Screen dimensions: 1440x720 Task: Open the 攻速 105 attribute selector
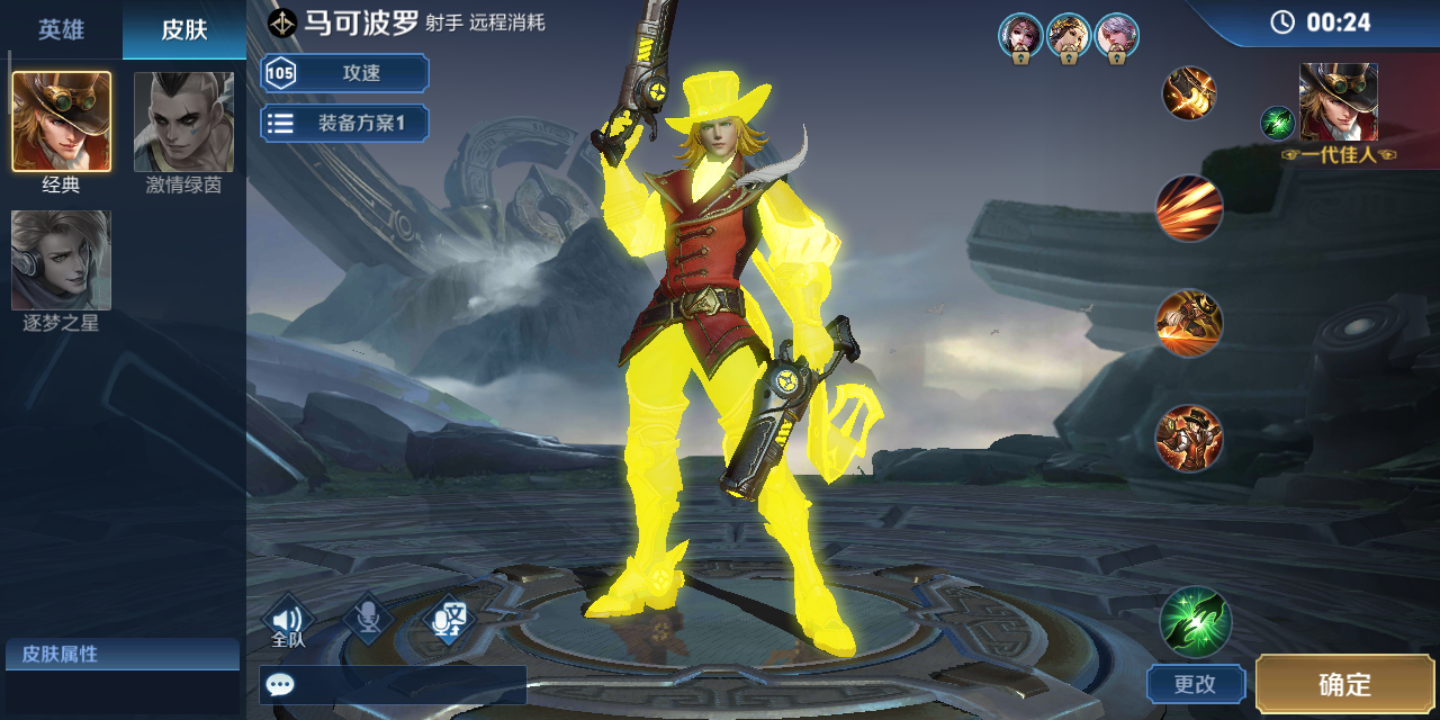pos(344,72)
